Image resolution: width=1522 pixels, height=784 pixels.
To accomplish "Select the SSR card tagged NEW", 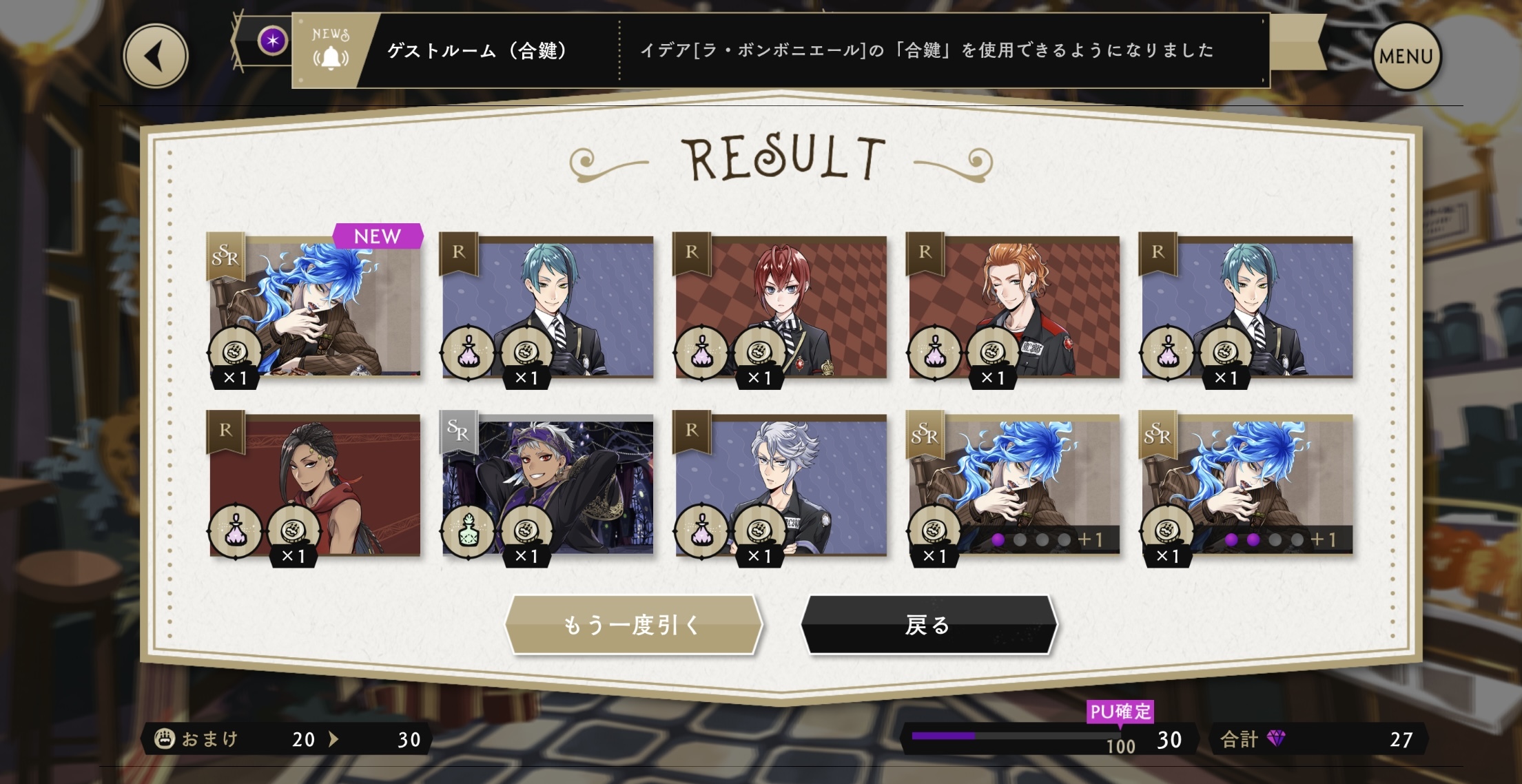I will pyautogui.click(x=315, y=308).
